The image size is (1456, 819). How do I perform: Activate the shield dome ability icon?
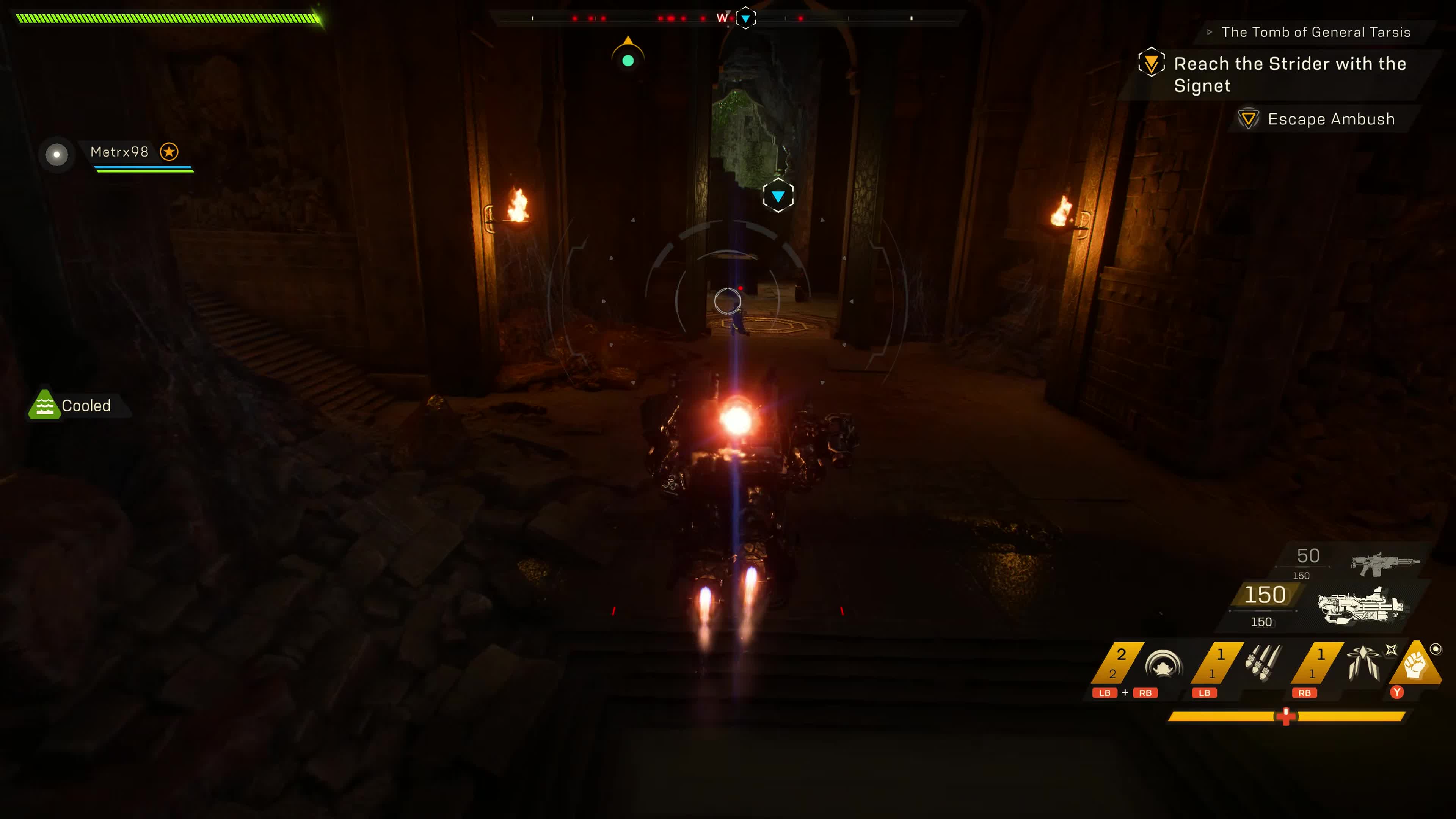1163,665
